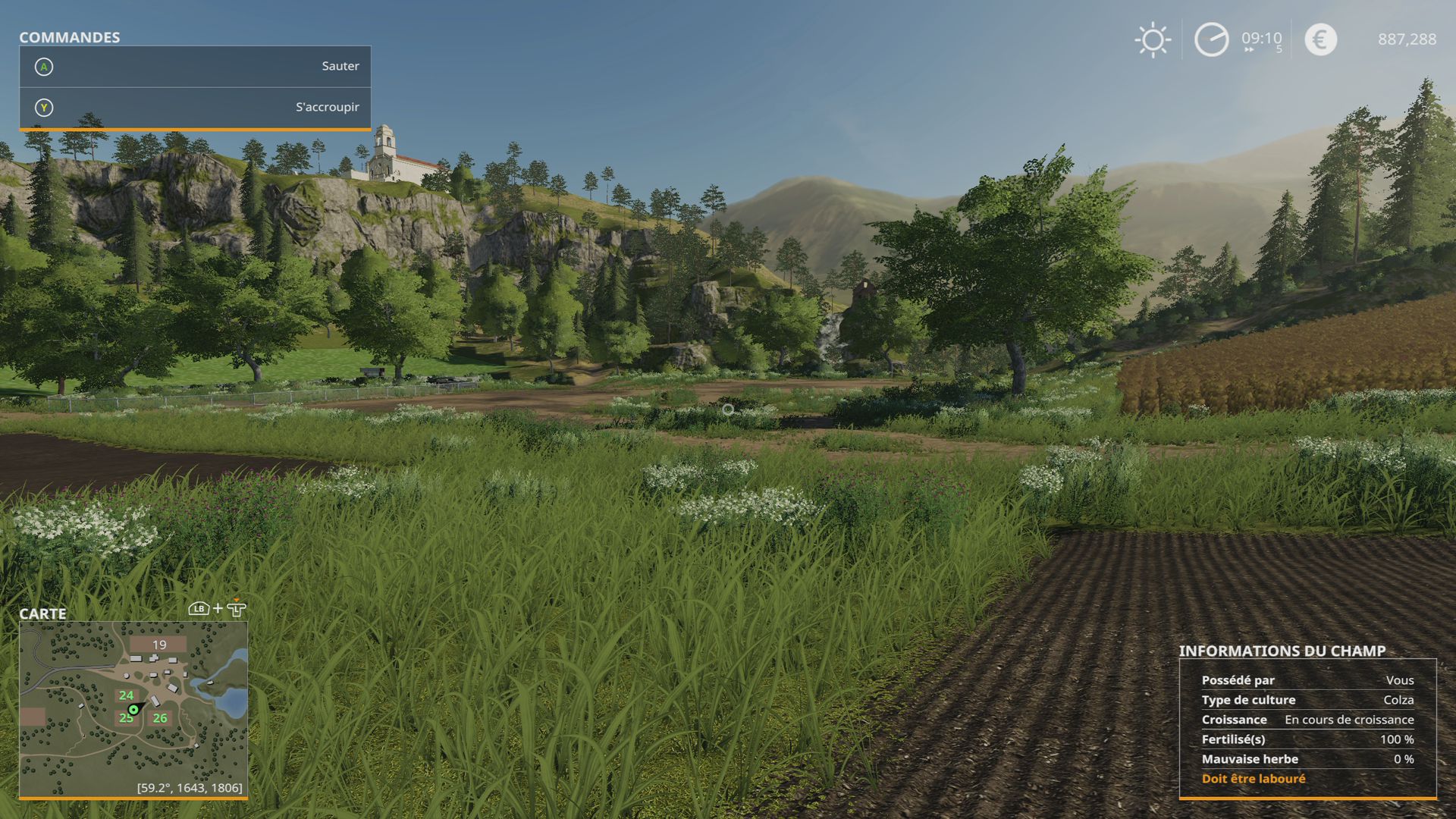1456x819 pixels.
Task: Click the Y button icon for S'accroupir
Action: tap(45, 107)
